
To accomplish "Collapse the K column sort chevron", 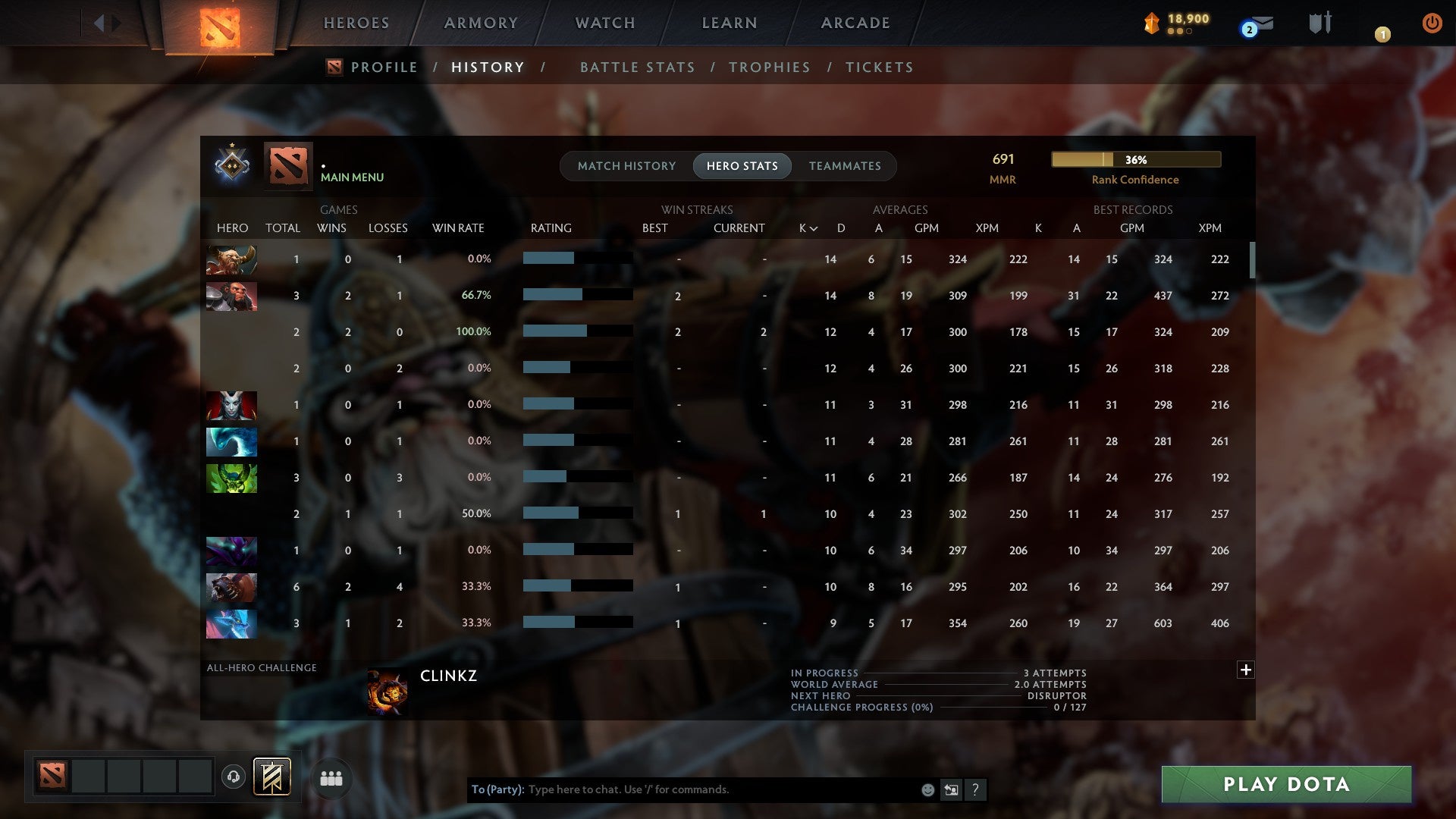I will click(x=814, y=227).
